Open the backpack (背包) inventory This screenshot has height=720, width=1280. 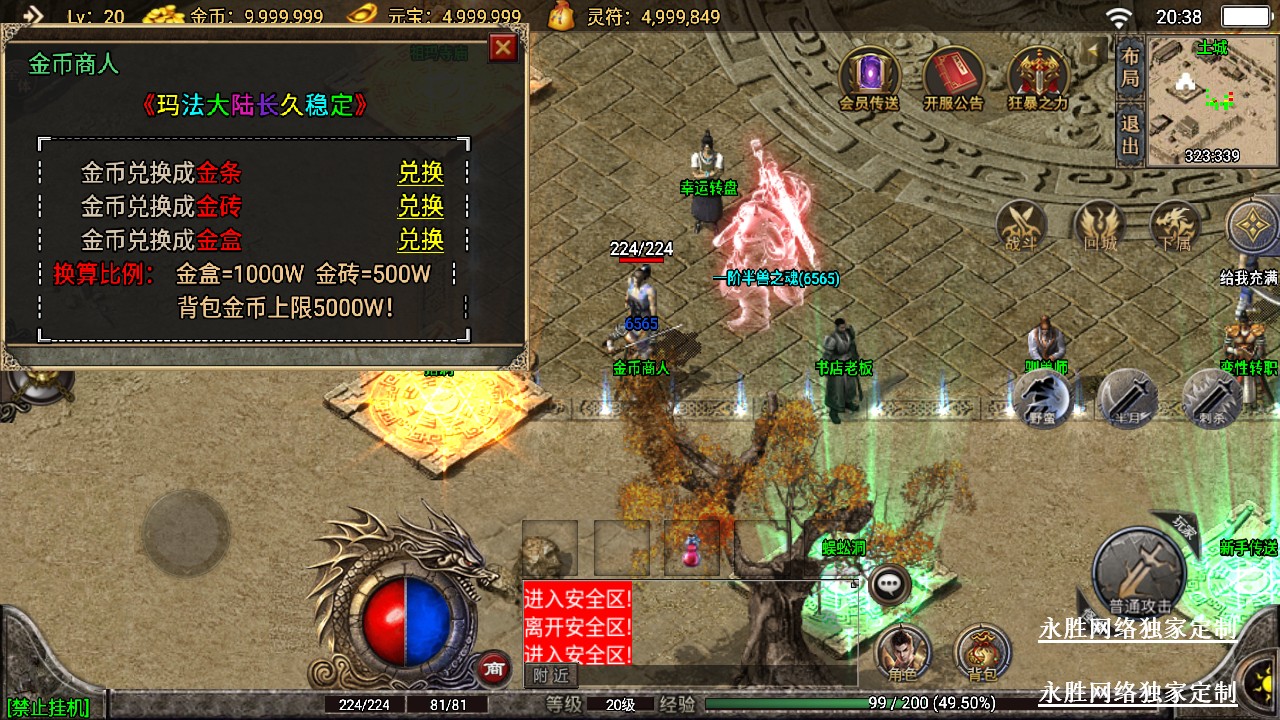(982, 653)
